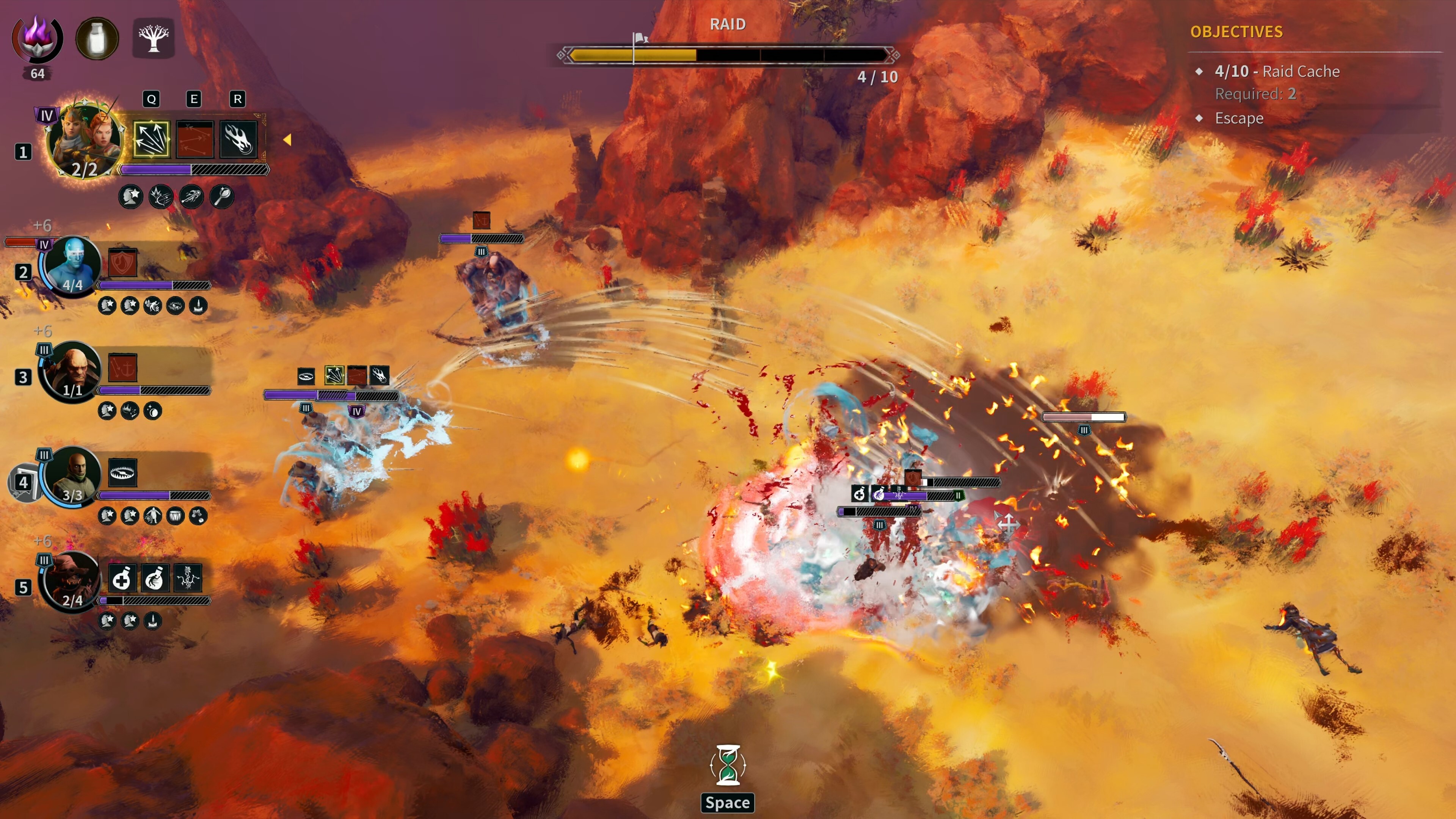Activate the arrow volley ability

(151, 139)
